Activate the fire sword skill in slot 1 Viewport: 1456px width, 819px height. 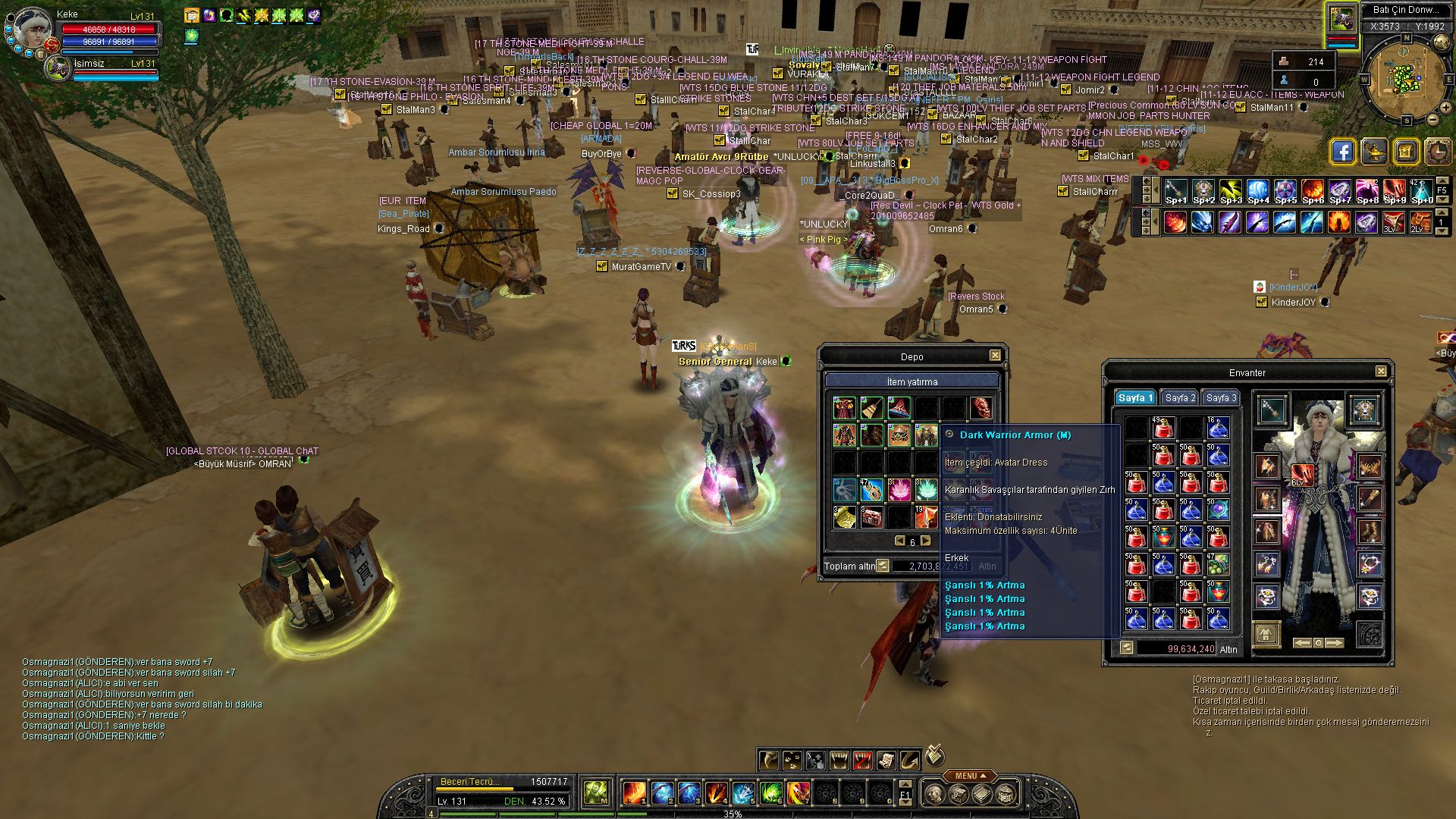tap(634, 793)
